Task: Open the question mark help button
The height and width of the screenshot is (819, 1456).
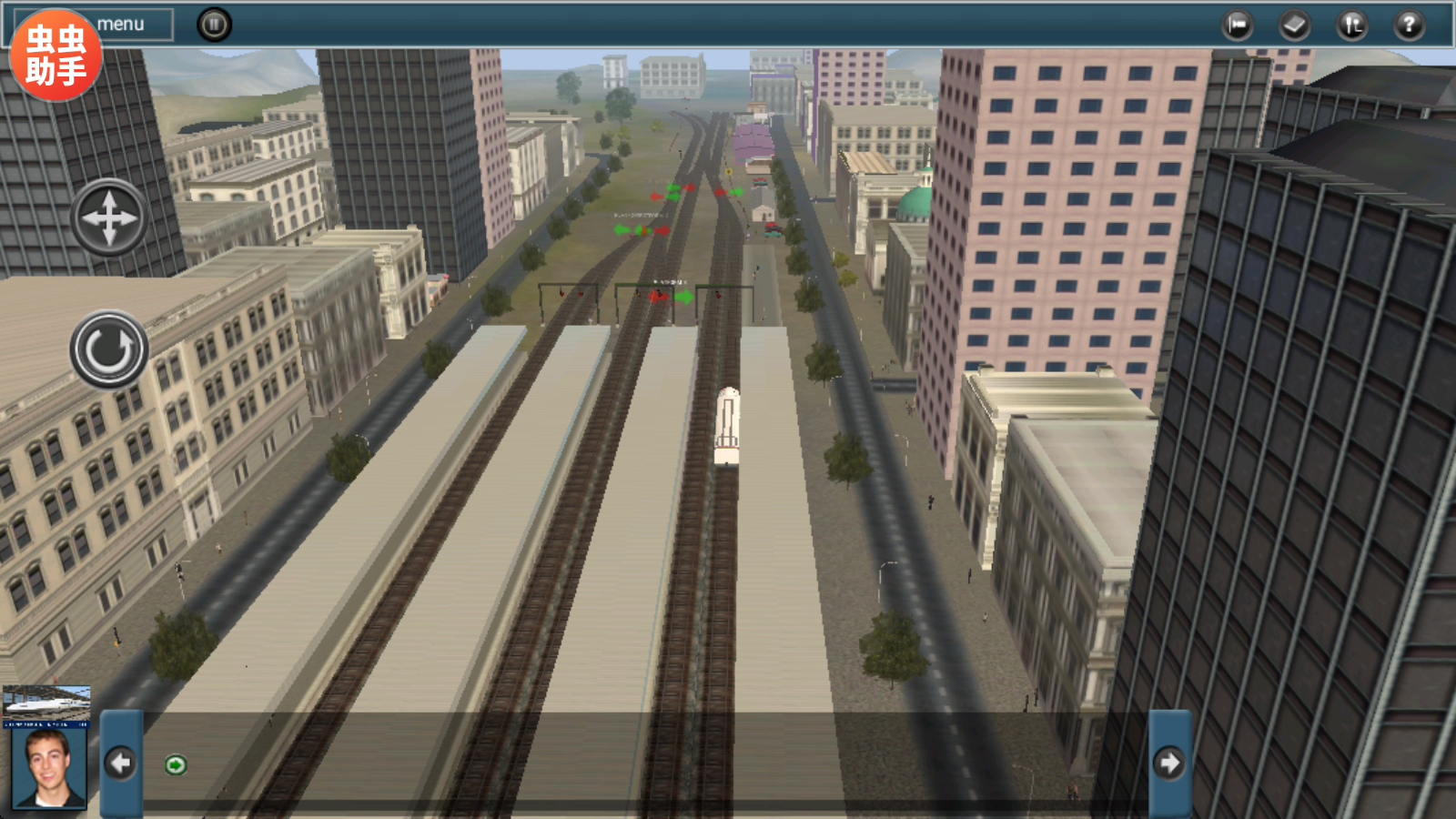Action: [x=1409, y=25]
